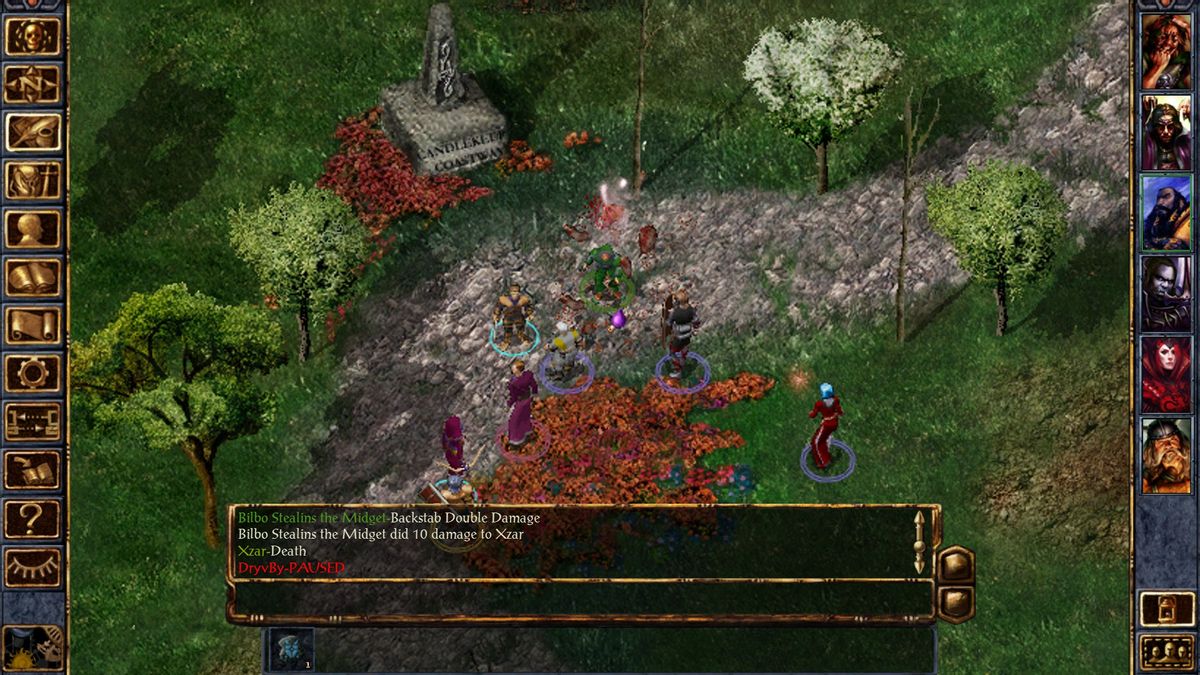Click the upper gem button beside the log
The height and width of the screenshot is (675, 1200).
point(956,564)
